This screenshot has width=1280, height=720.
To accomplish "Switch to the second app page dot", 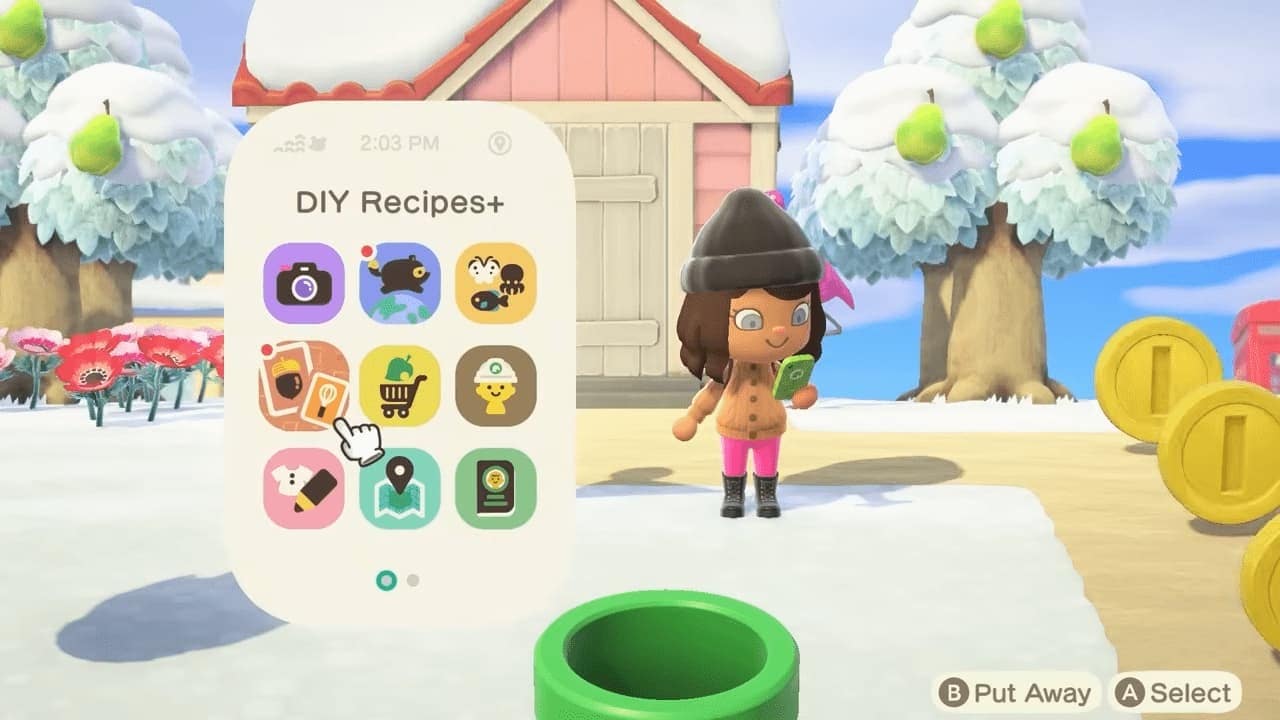I will tap(414, 580).
